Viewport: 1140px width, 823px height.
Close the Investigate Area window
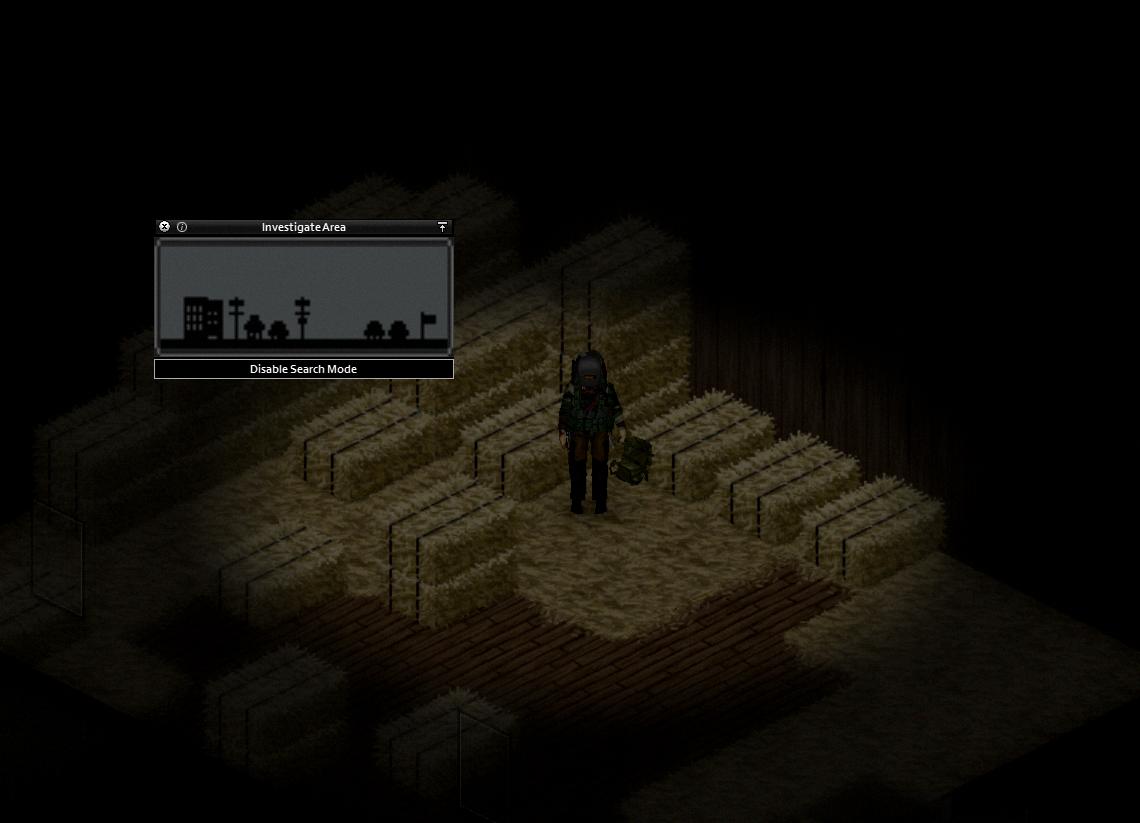click(x=165, y=227)
